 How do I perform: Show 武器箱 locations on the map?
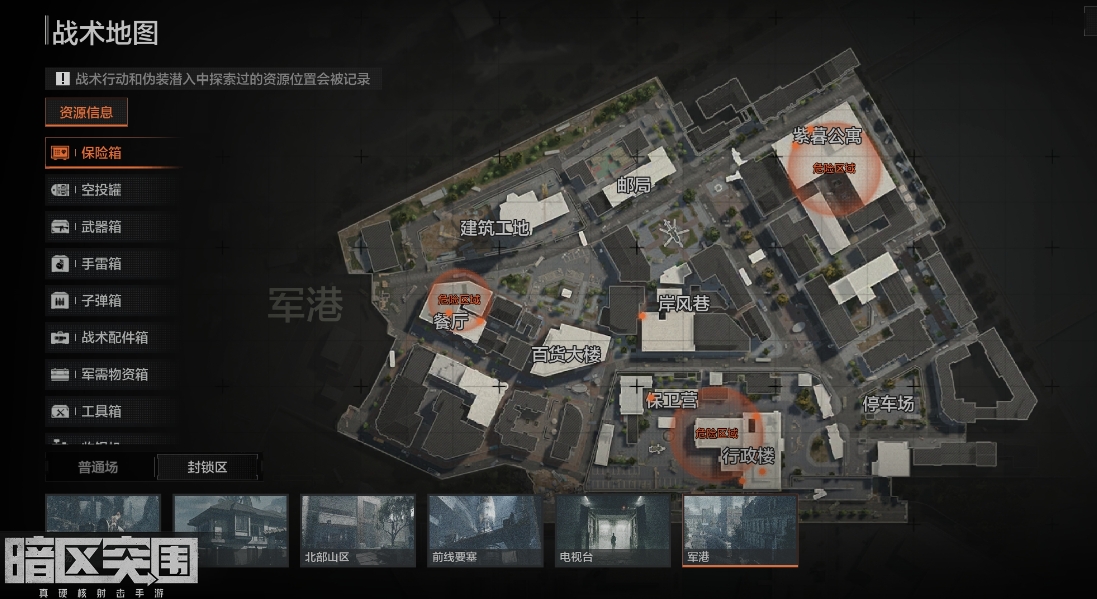click(x=100, y=227)
